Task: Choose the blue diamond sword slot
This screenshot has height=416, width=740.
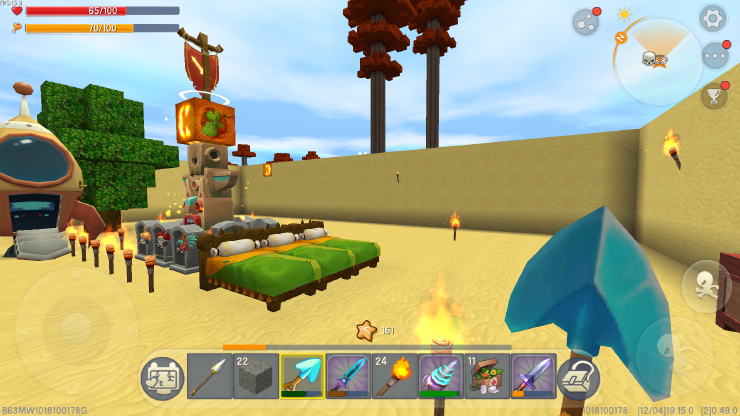Action: tap(348, 377)
